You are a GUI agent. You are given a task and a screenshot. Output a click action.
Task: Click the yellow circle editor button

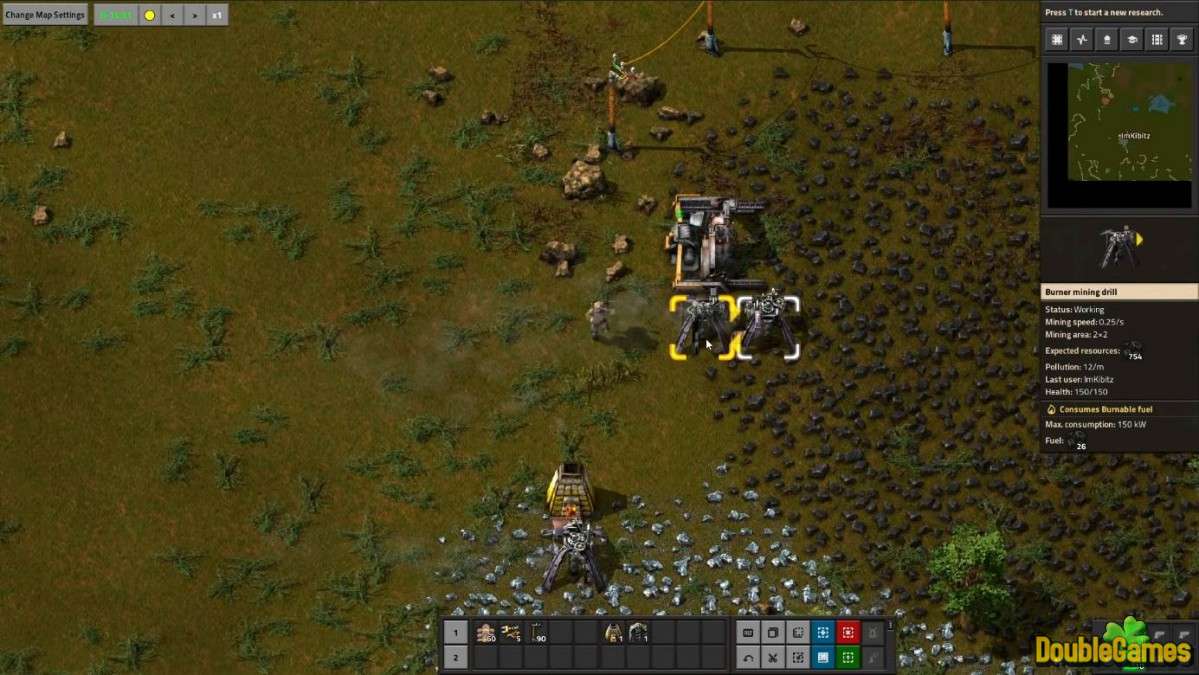149,15
